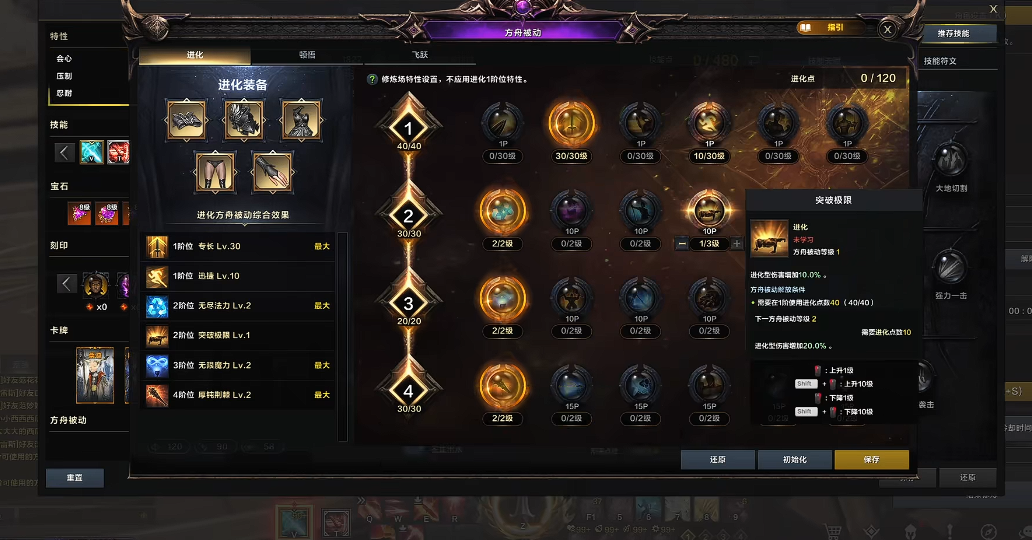
Task: Switch to the 进化 tab
Action: (194, 56)
